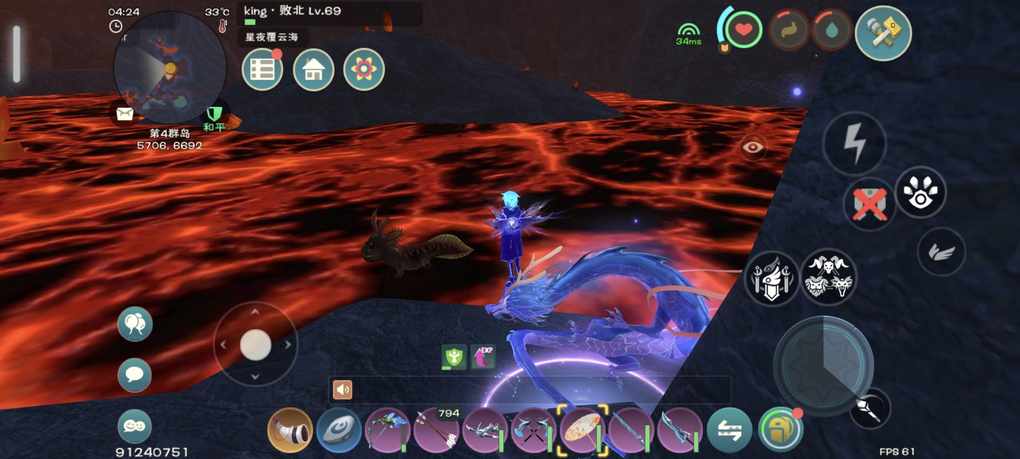This screenshot has width=1020, height=459.
Task: Activate the flaming shield skill
Action: pyautogui.click(x=771, y=277)
